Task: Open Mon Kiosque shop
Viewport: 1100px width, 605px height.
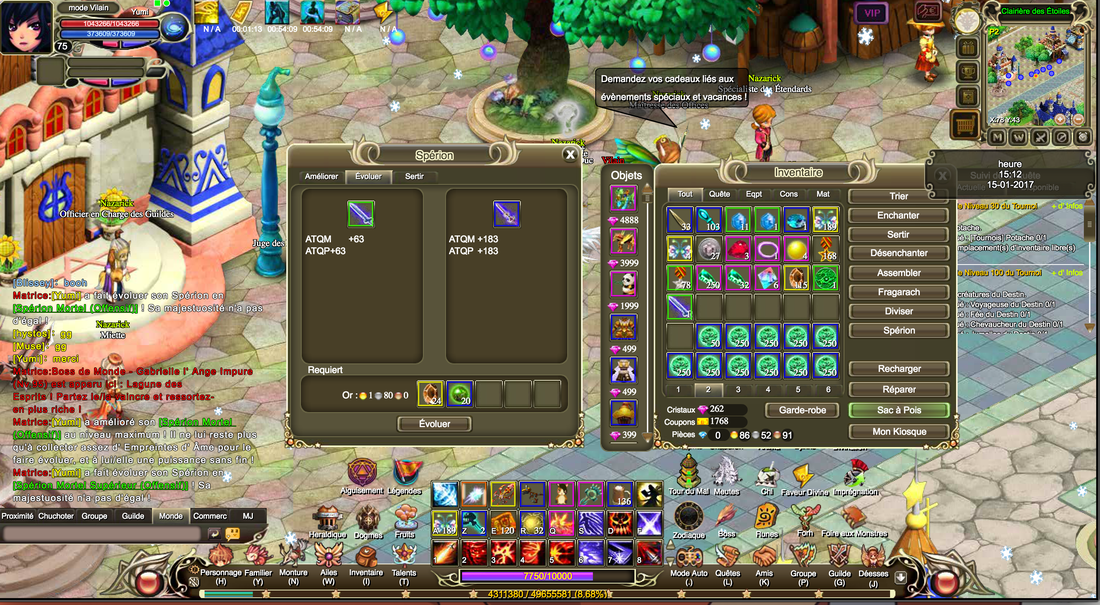Action: click(x=898, y=431)
